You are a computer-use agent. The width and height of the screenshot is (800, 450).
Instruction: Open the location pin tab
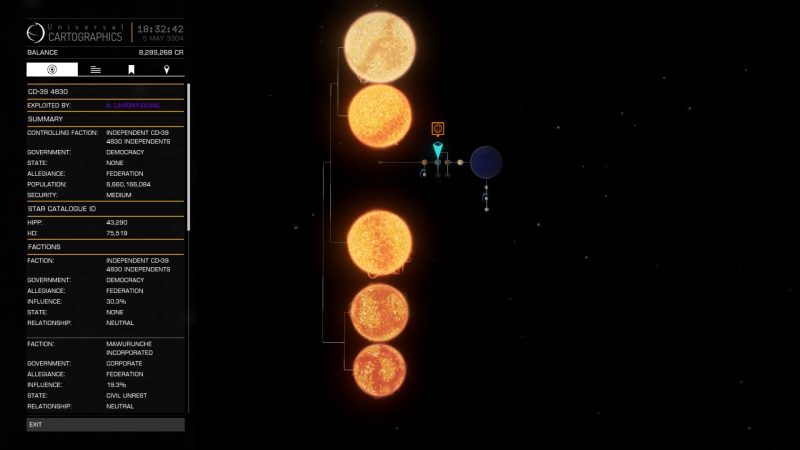166,70
